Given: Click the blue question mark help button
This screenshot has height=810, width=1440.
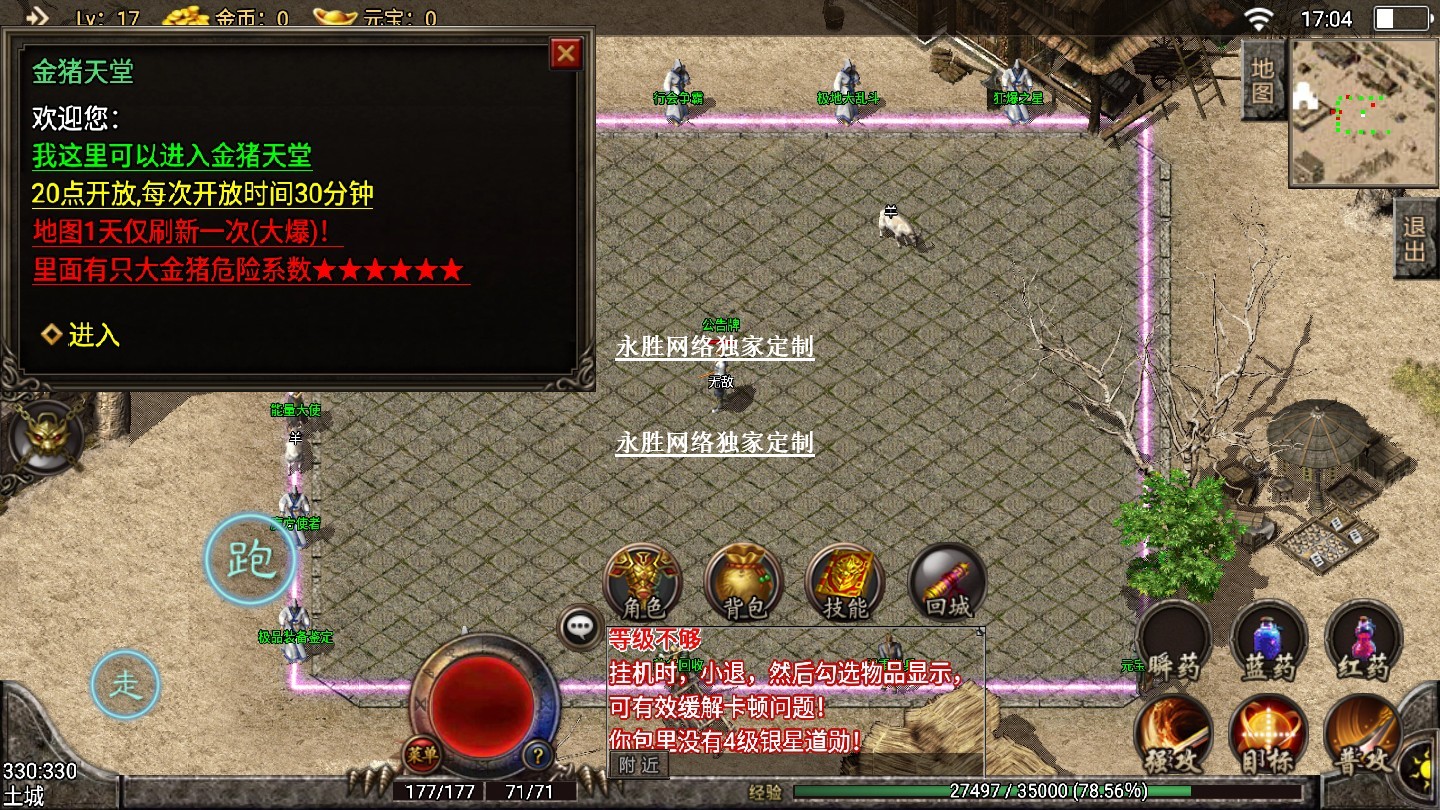Looking at the screenshot, I should 538,755.
